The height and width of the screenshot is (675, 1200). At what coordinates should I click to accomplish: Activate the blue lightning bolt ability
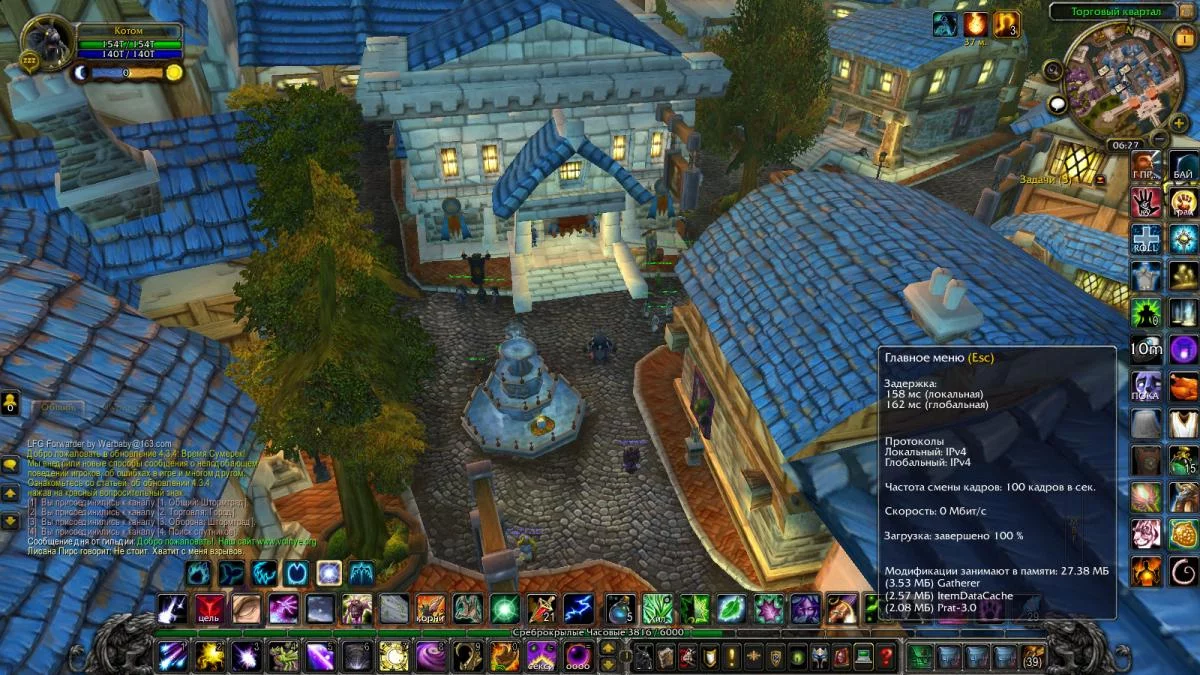coord(578,608)
